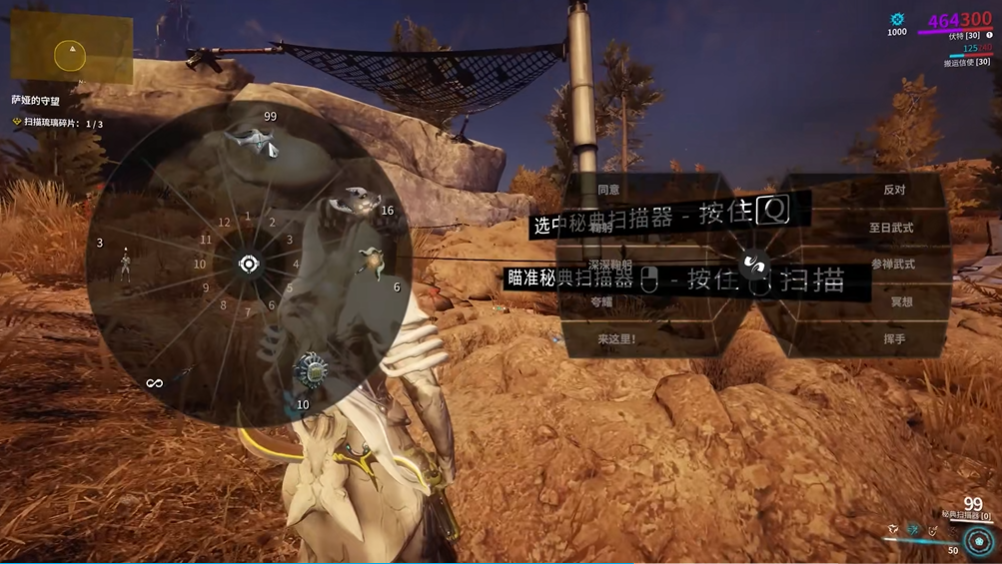Choose the 同意 emote
1002x564 pixels.
(x=609, y=189)
